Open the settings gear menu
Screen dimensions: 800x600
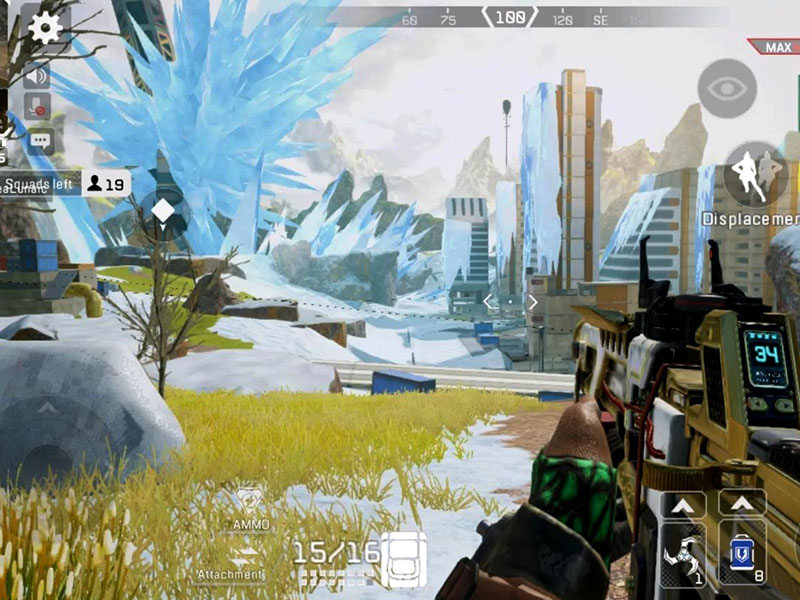[x=45, y=27]
